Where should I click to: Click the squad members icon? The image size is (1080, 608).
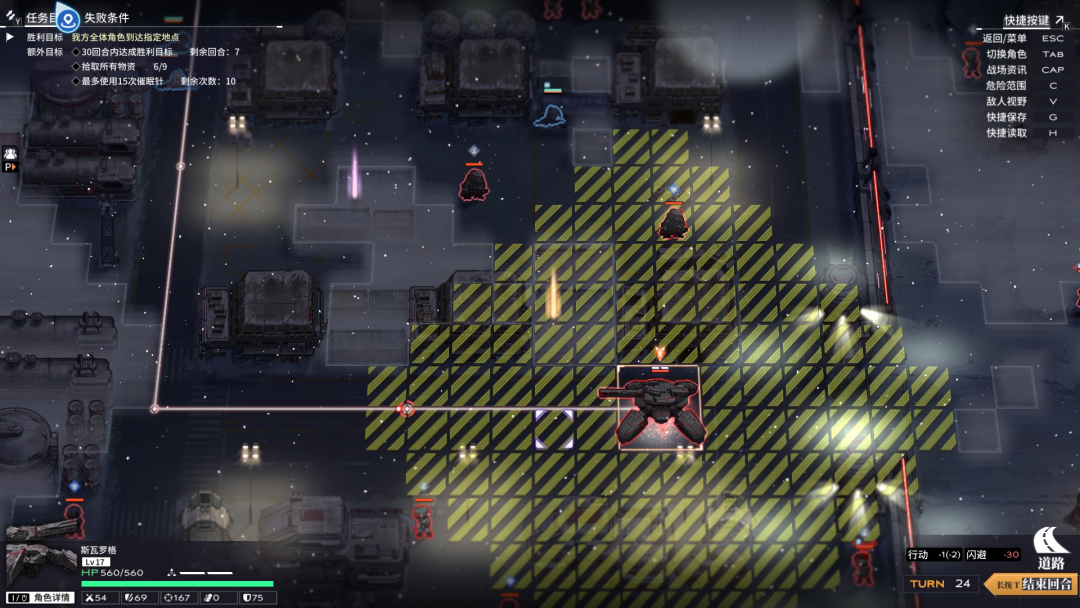click(x=11, y=153)
